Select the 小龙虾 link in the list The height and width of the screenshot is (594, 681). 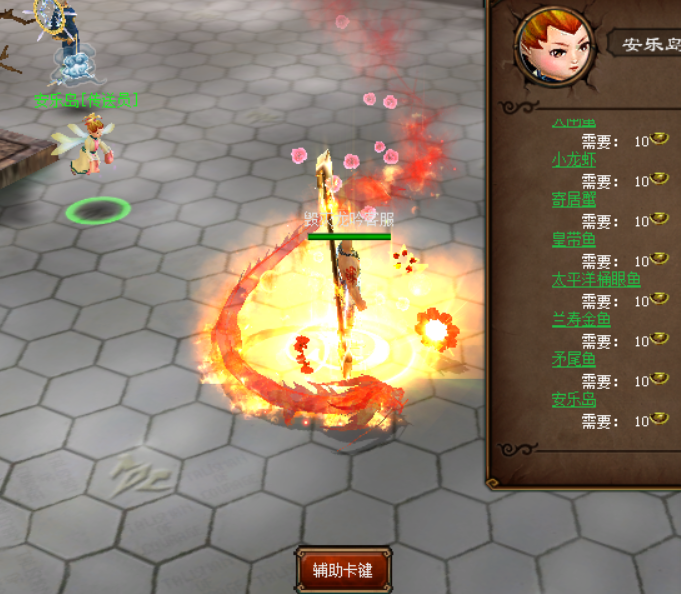[x=572, y=160]
